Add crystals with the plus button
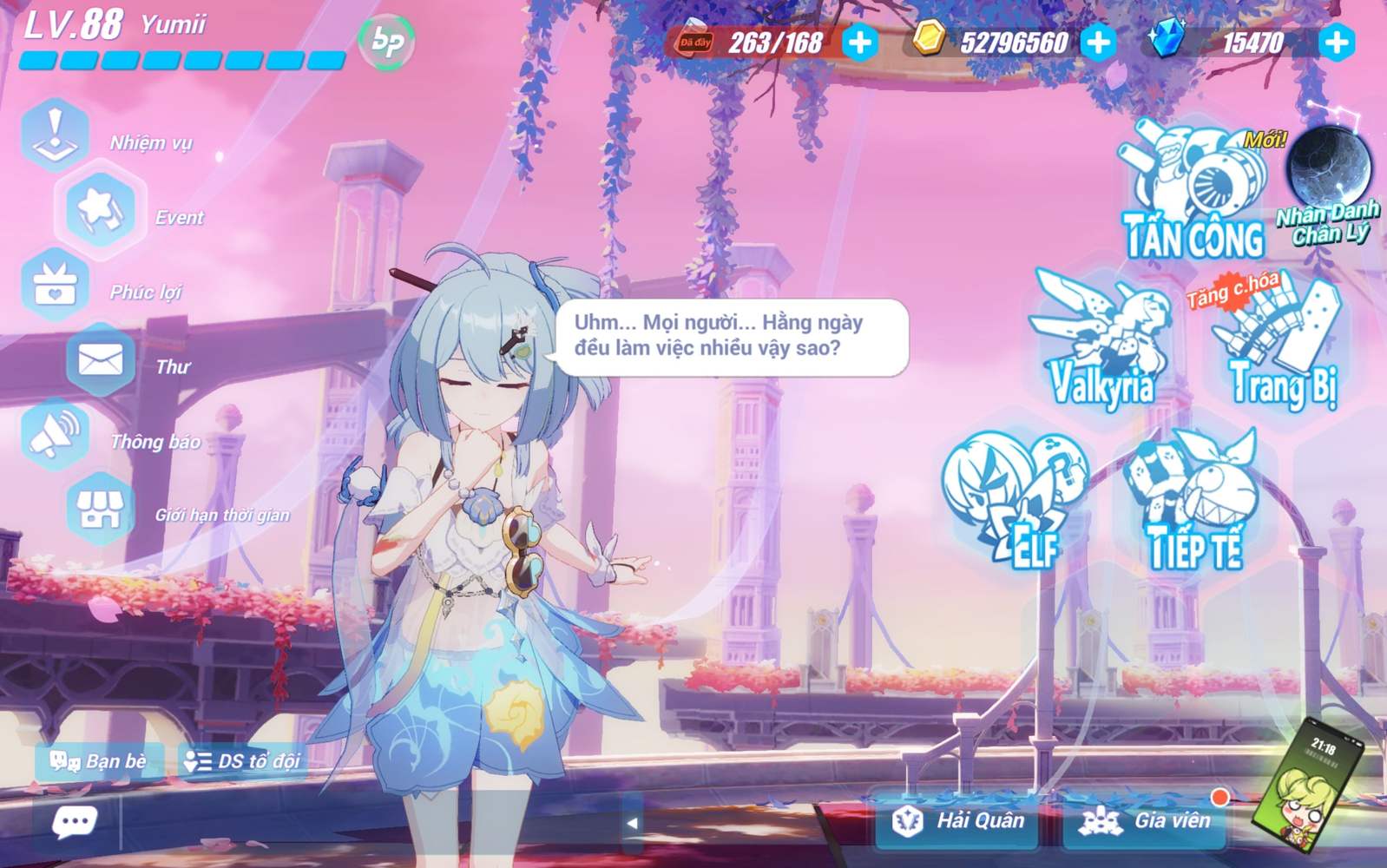Image resolution: width=1387 pixels, height=868 pixels. click(1337, 42)
